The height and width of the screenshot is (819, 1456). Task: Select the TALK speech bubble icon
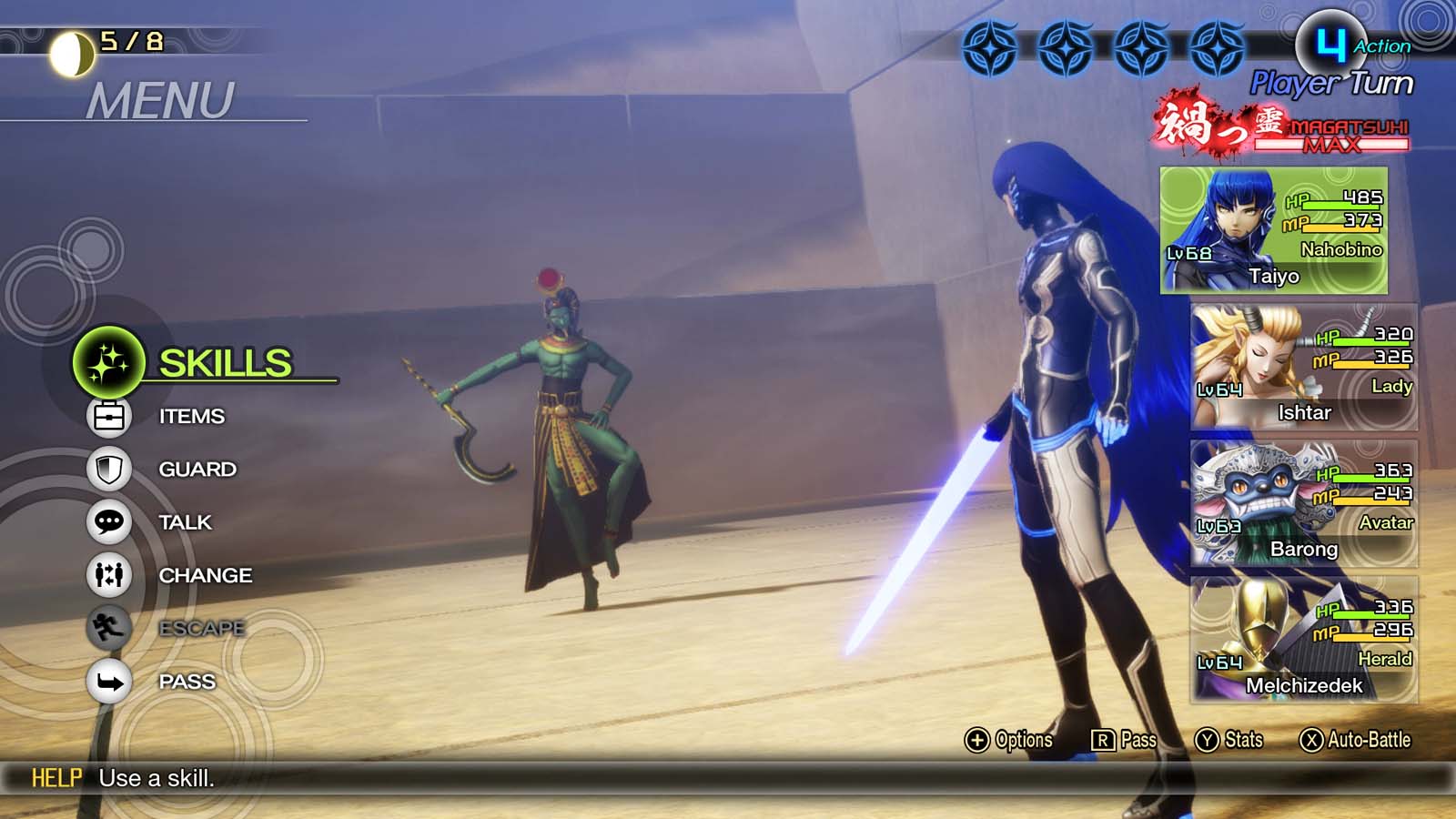[111, 522]
